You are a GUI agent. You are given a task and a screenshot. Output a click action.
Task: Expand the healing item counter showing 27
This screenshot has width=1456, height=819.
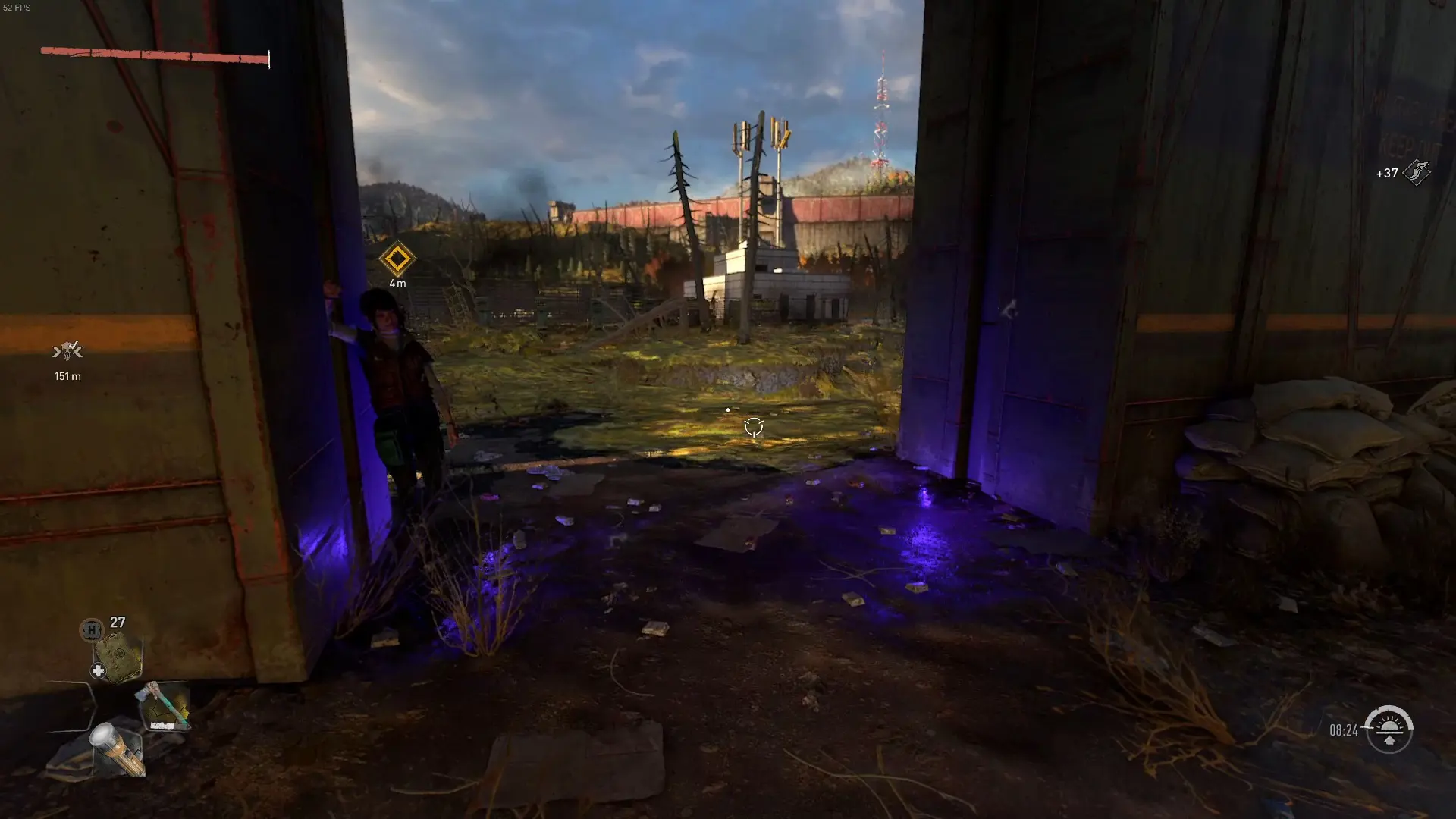coord(118,621)
